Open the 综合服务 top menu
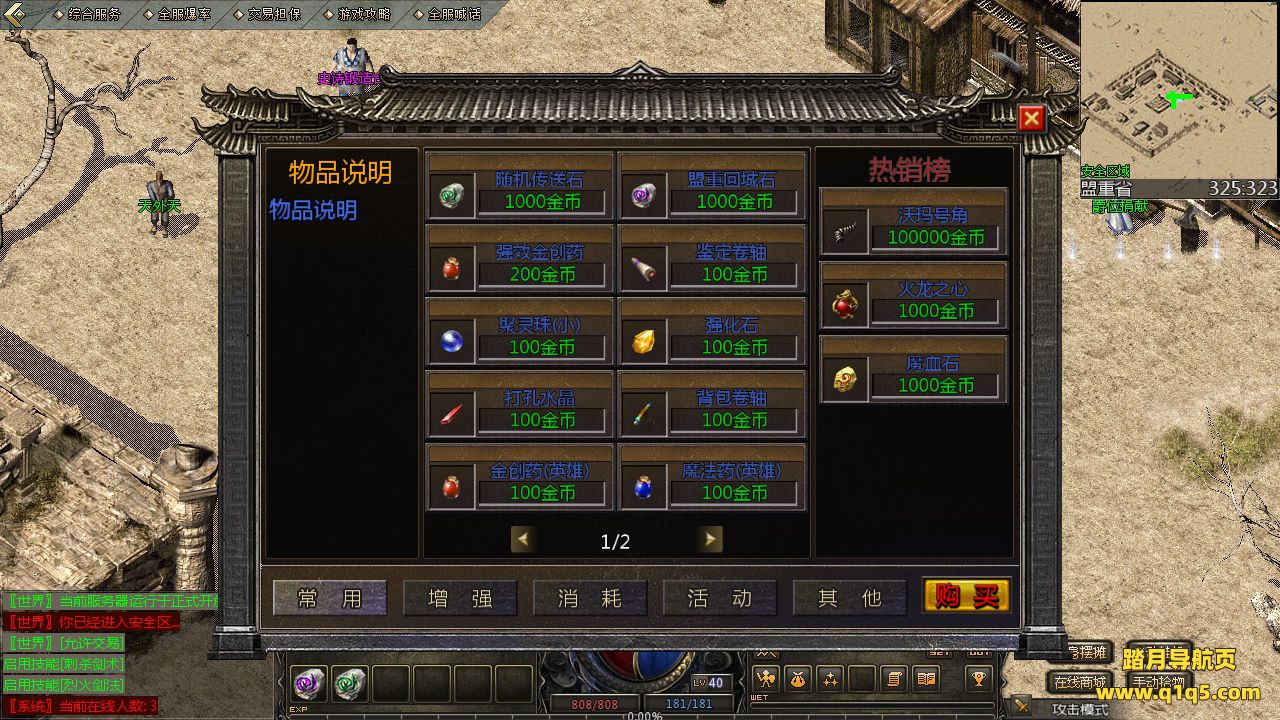This screenshot has height=720, width=1280. 94,14
